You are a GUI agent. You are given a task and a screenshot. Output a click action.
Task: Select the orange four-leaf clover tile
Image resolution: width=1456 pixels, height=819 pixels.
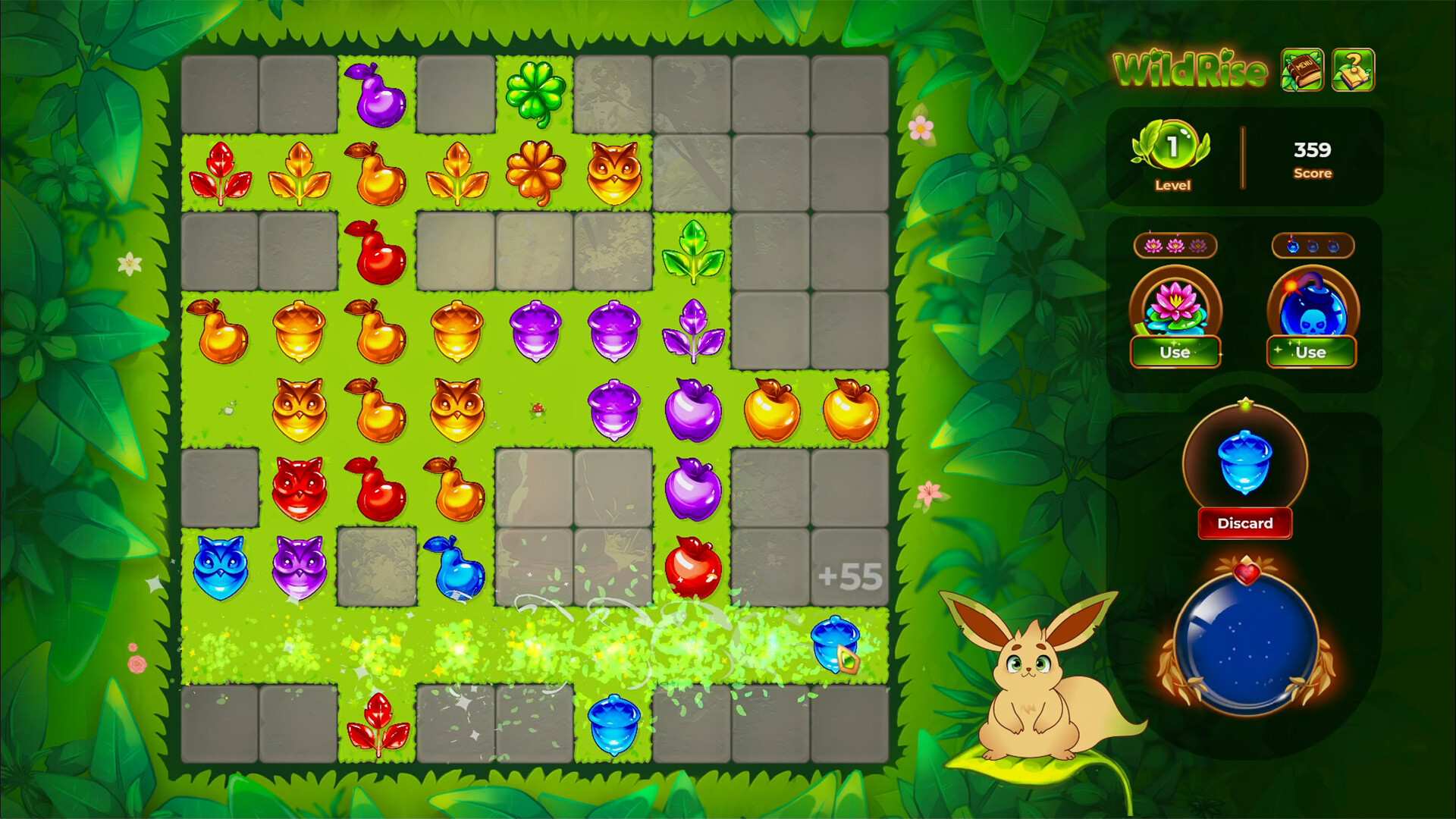point(535,173)
